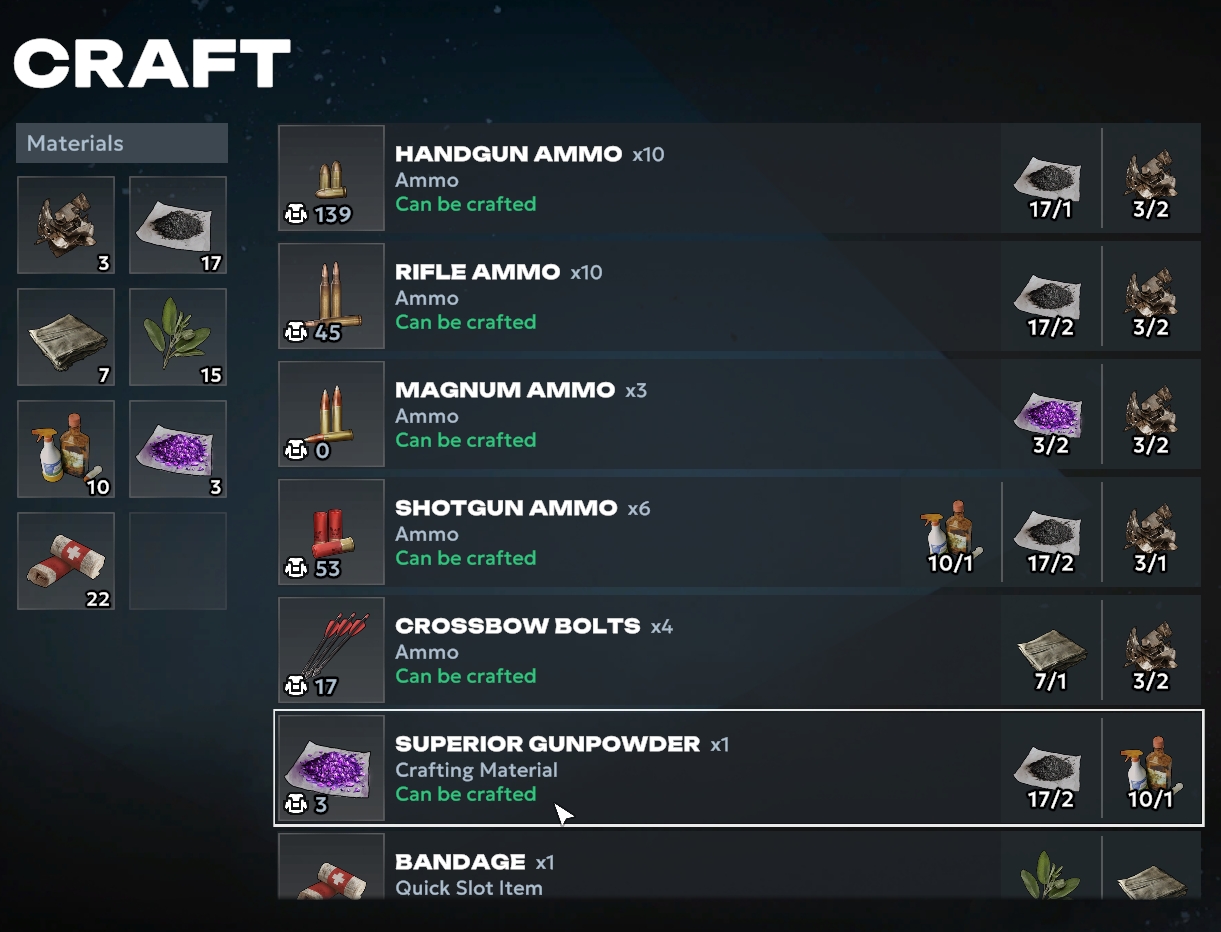1221x932 pixels.
Task: Choose the green herb material slot
Action: click(178, 337)
